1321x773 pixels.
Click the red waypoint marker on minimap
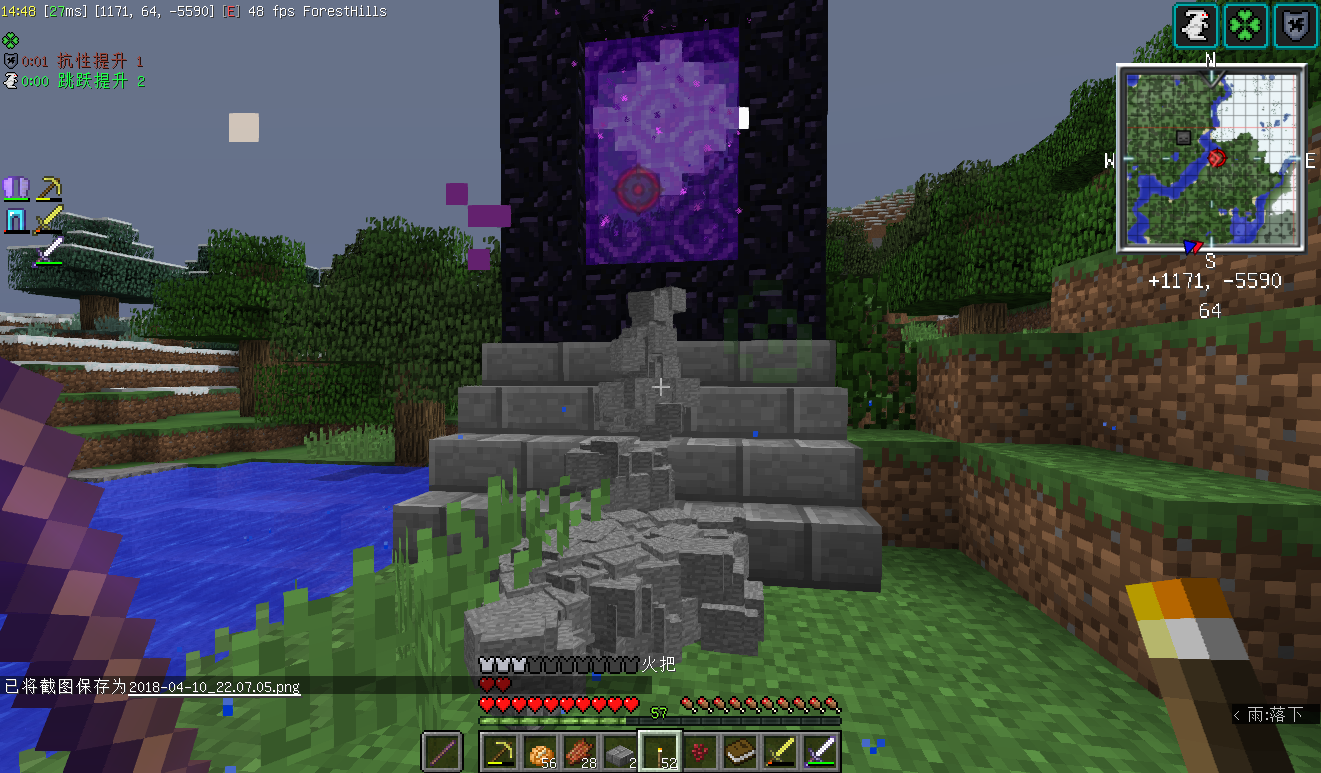[x=1217, y=158]
